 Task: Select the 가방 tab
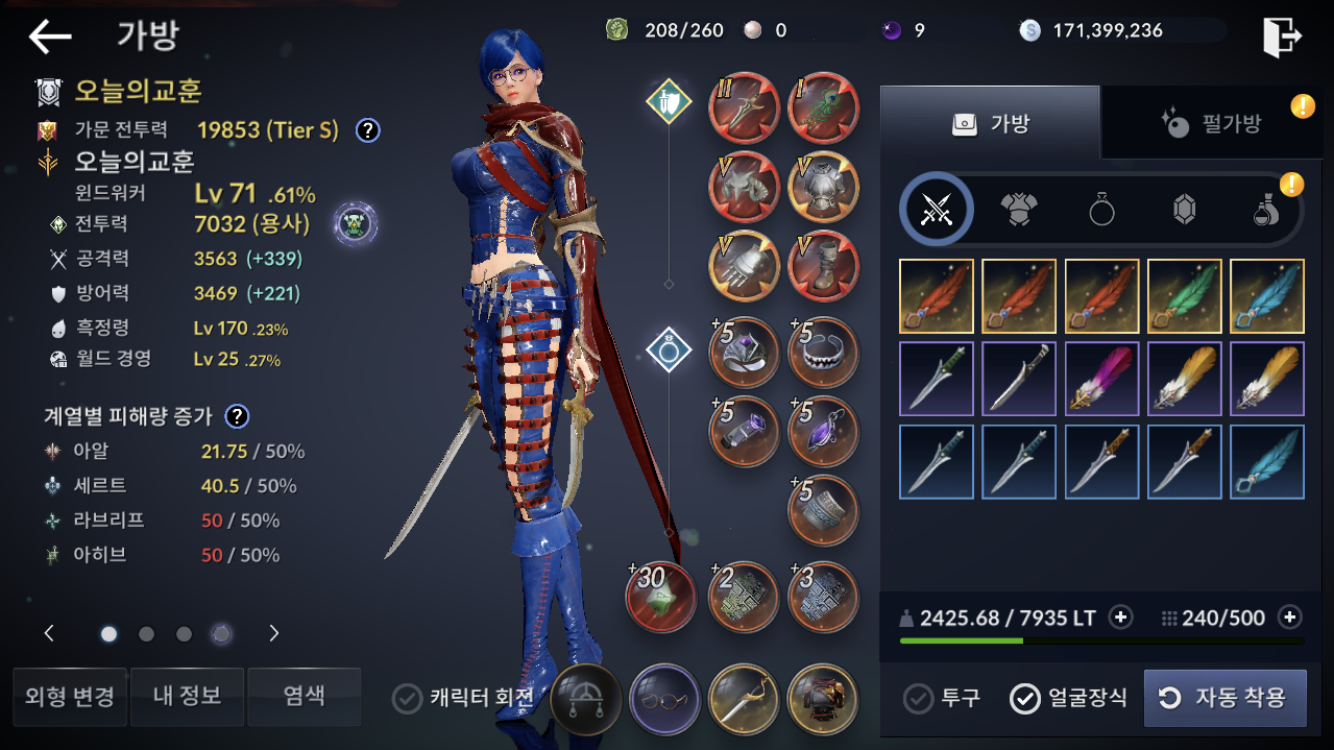[x=990, y=124]
